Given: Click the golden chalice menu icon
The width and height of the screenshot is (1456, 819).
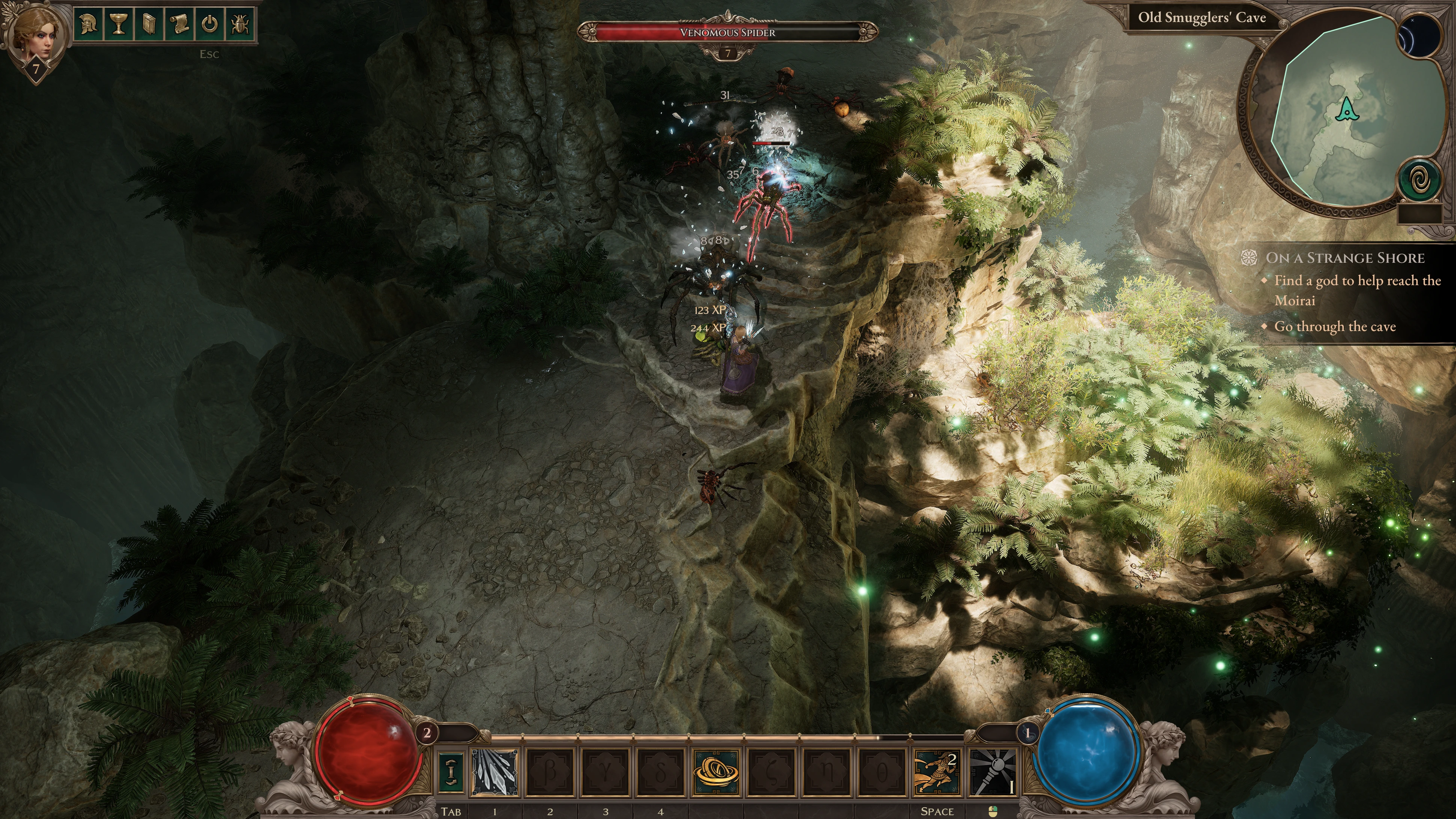Looking at the screenshot, I should tap(118, 24).
